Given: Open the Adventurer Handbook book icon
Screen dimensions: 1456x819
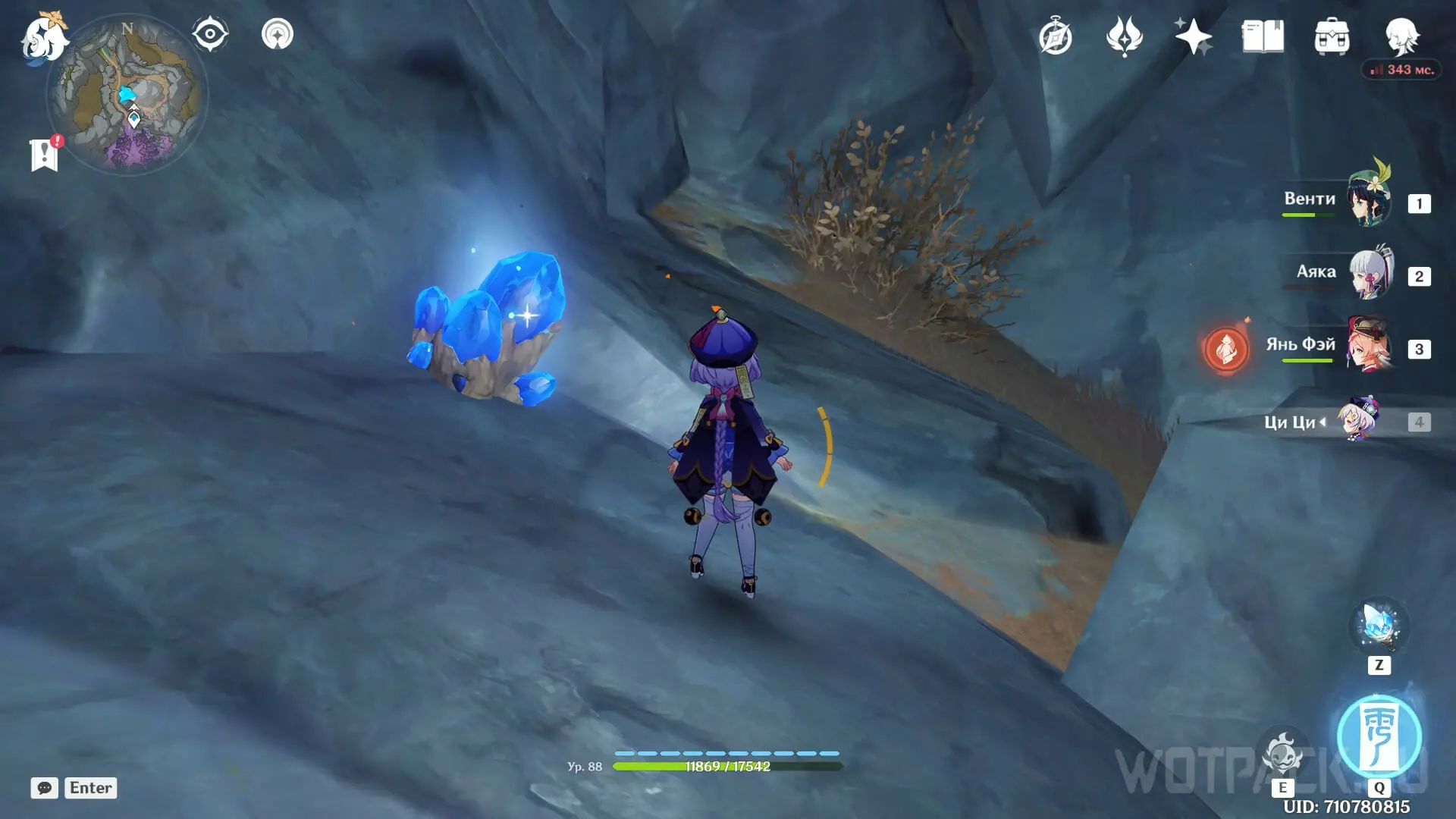Looking at the screenshot, I should [x=1263, y=37].
